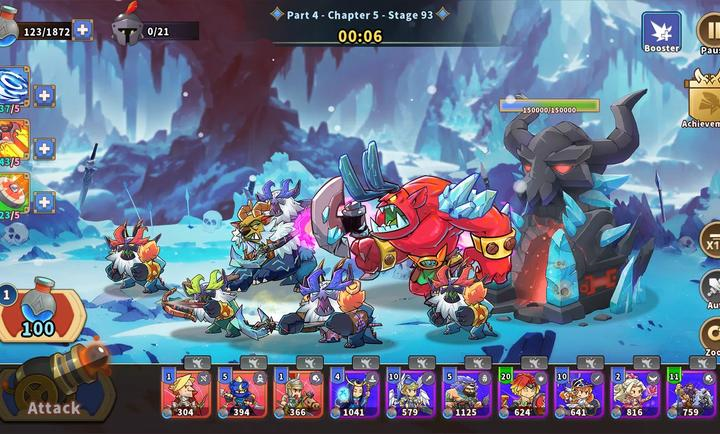This screenshot has width=720, height=434.
Task: Open the Booster menu
Action: 661,31
